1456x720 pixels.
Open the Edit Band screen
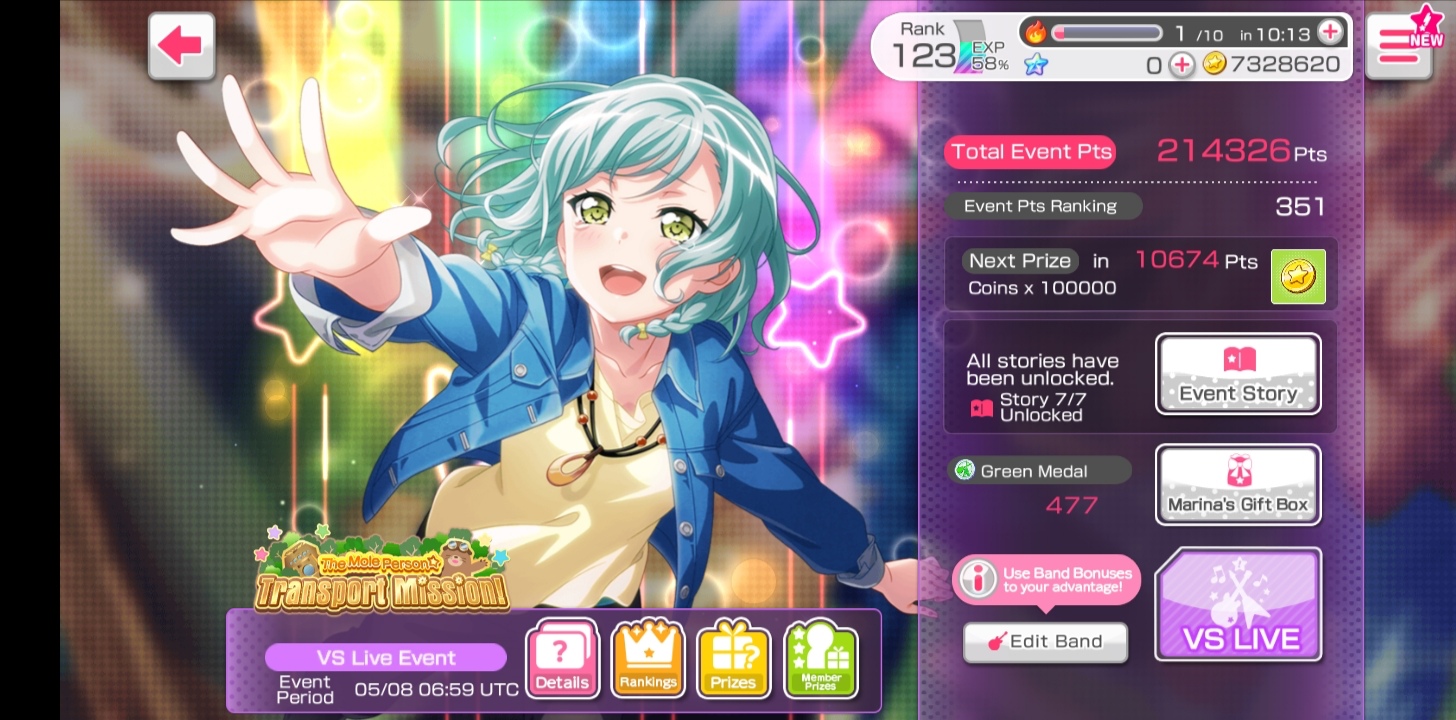pyautogui.click(x=1045, y=642)
